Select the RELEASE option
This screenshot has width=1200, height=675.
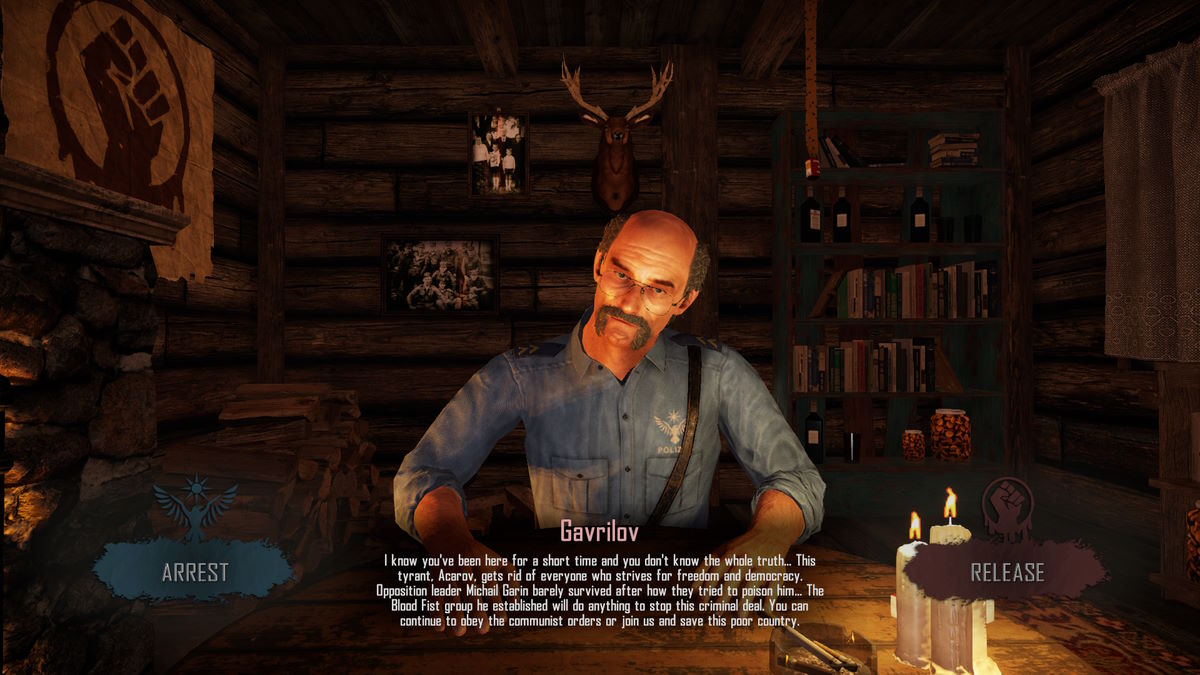pos(1007,573)
